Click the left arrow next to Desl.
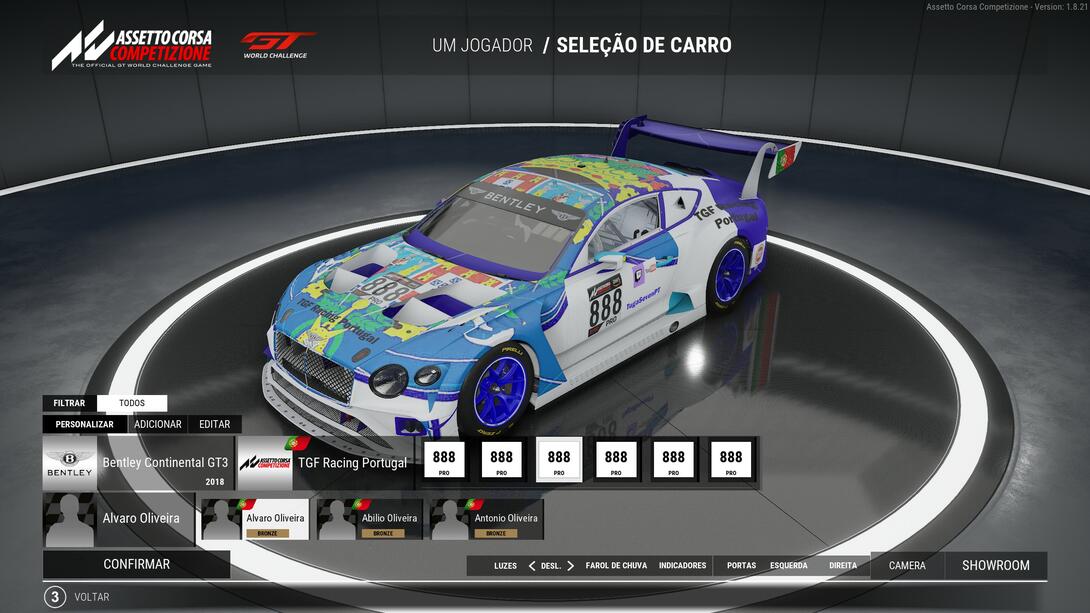This screenshot has height=613, width=1090. click(531, 566)
